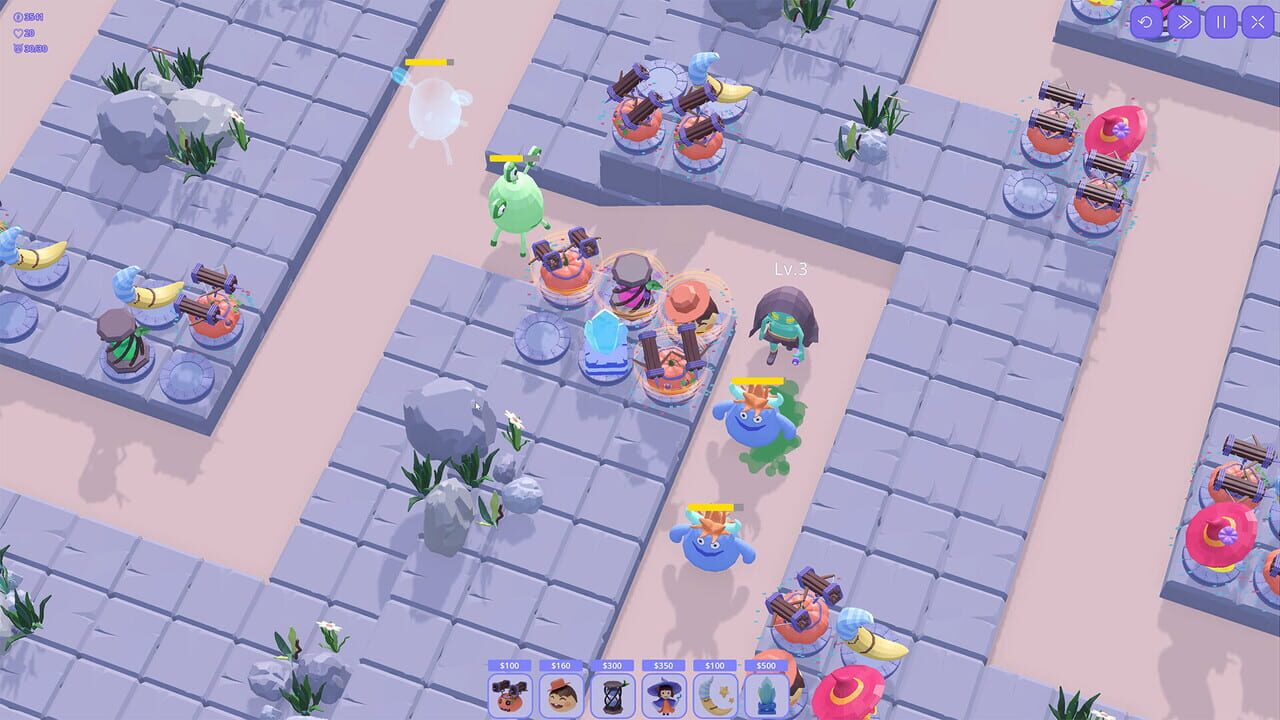Viewport: 1280px width, 720px height.
Task: Click the heart icon next to 20 lives
Action: click(x=17, y=33)
